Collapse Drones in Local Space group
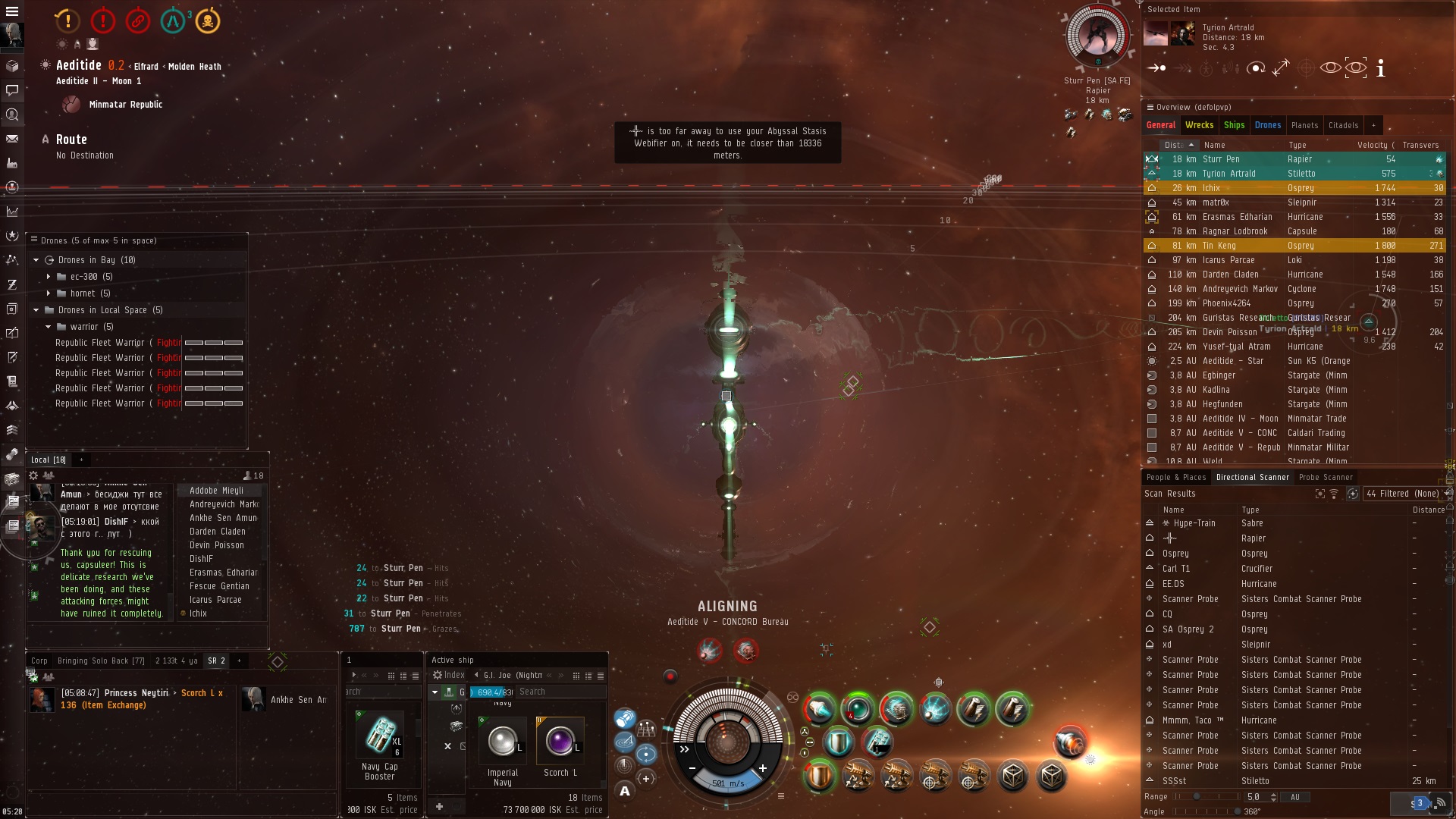The width and height of the screenshot is (1456, 819). [36, 310]
